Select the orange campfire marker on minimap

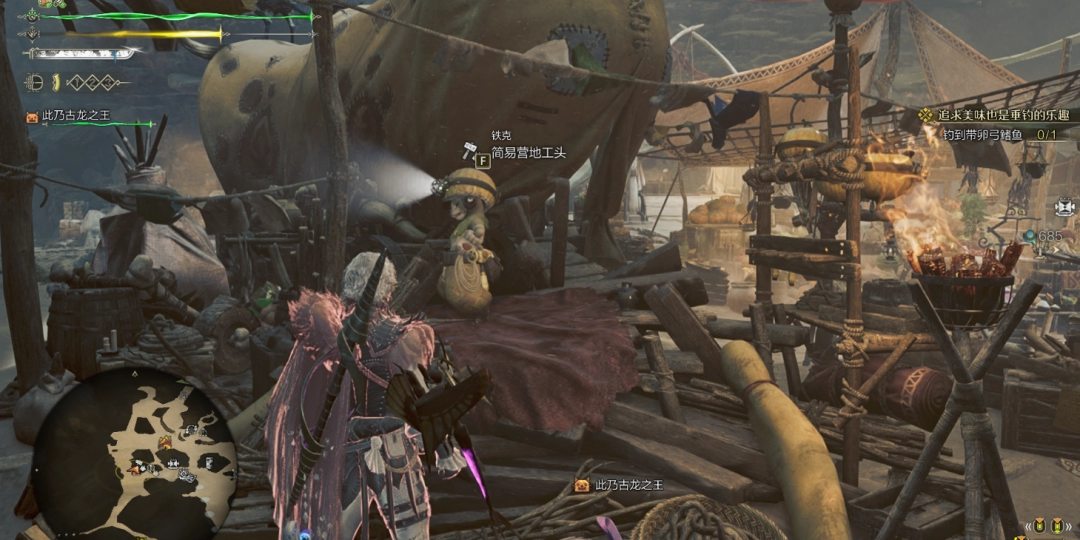pos(163,442)
